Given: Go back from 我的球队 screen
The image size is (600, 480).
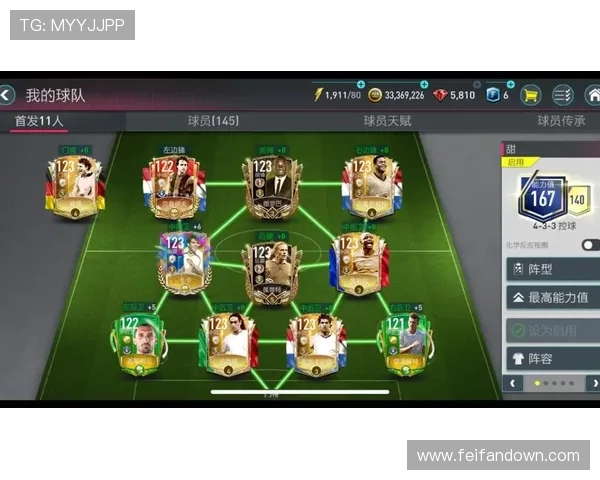Looking at the screenshot, I should (8, 96).
